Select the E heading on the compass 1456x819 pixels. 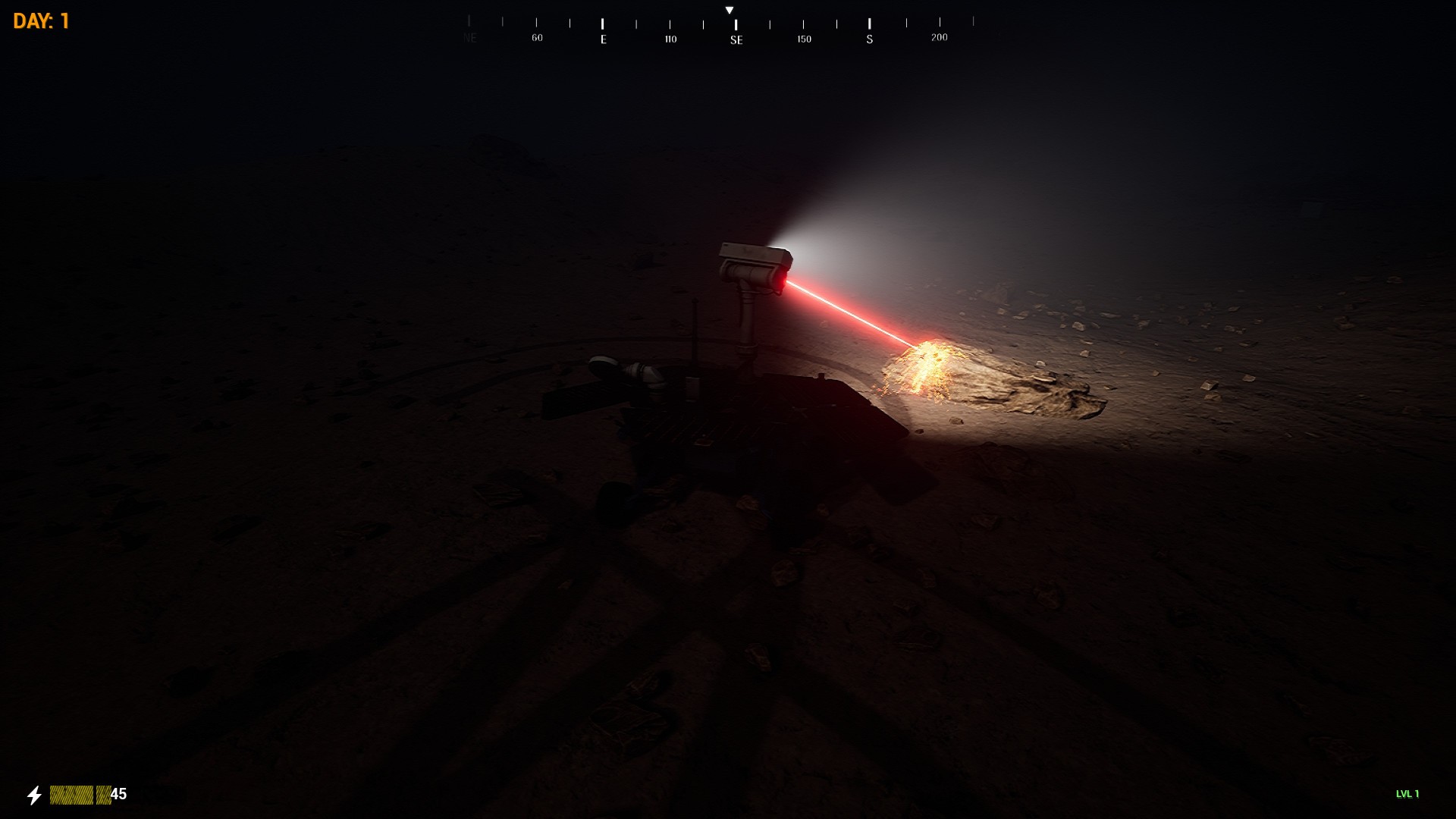click(x=603, y=37)
